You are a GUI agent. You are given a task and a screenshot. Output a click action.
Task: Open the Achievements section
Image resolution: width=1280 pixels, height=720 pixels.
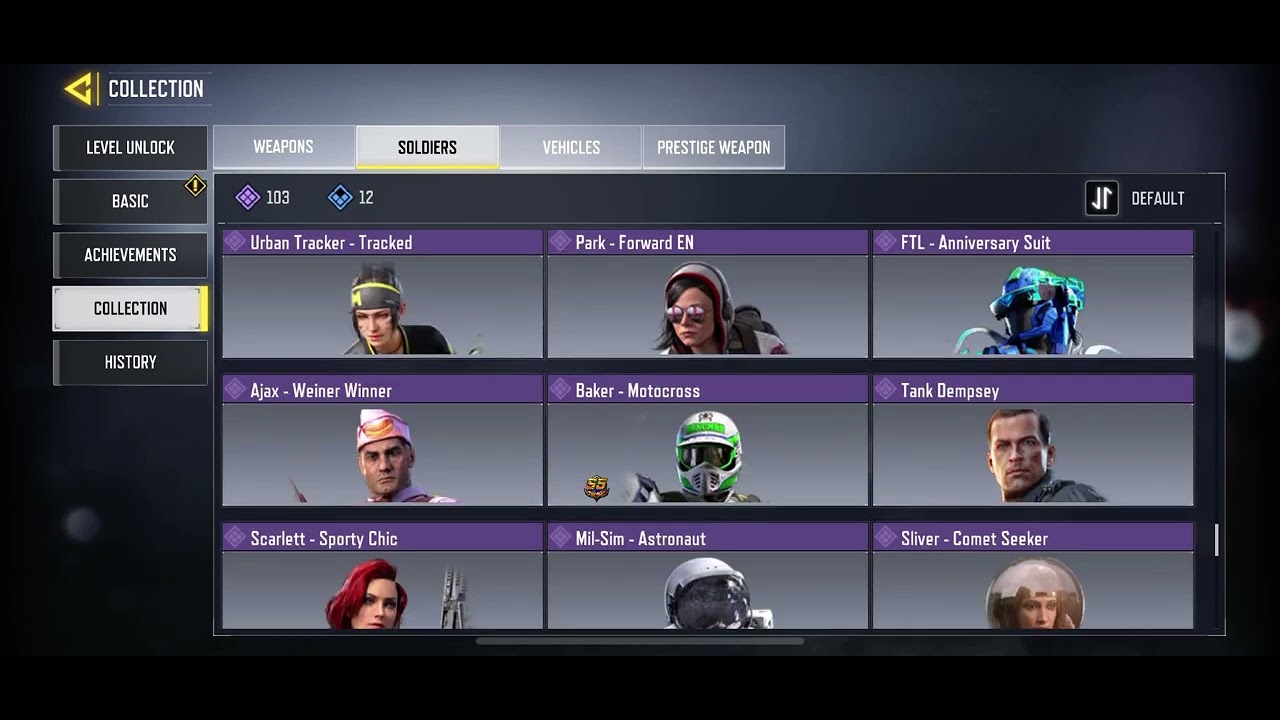[130, 255]
